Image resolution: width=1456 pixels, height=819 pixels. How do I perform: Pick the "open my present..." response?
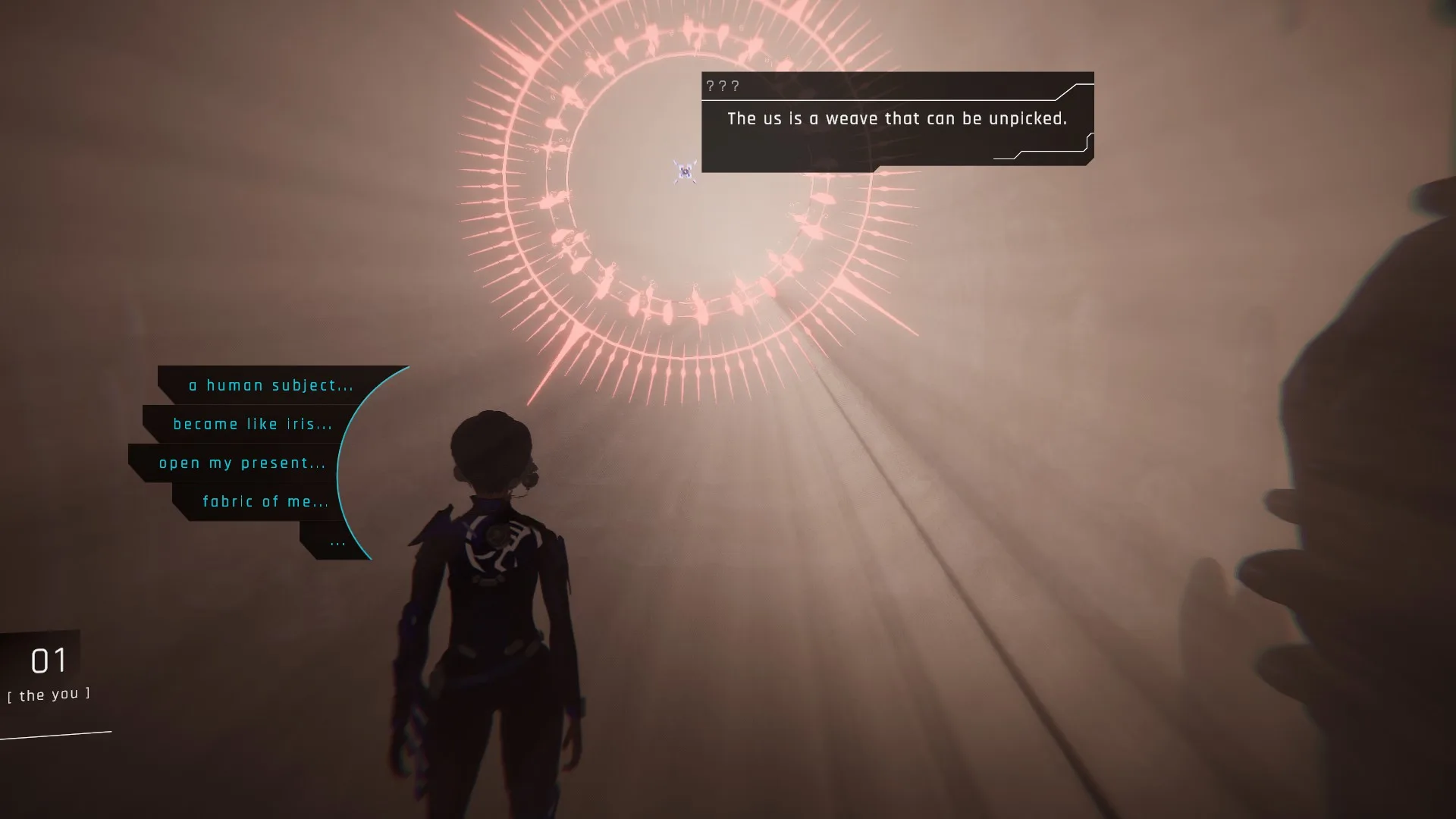pos(242,463)
